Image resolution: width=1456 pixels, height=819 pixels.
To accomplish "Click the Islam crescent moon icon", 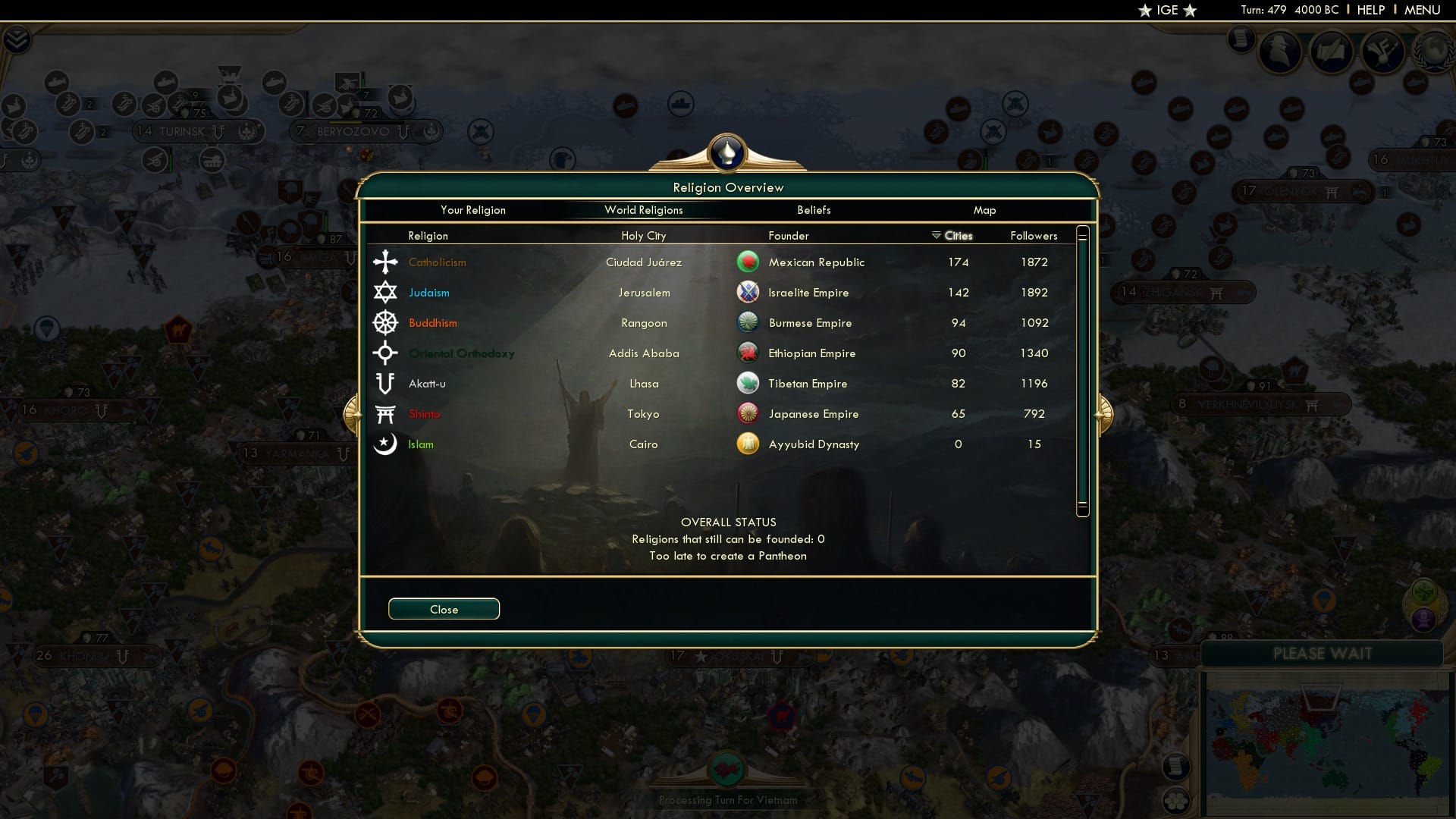I will pos(386,444).
